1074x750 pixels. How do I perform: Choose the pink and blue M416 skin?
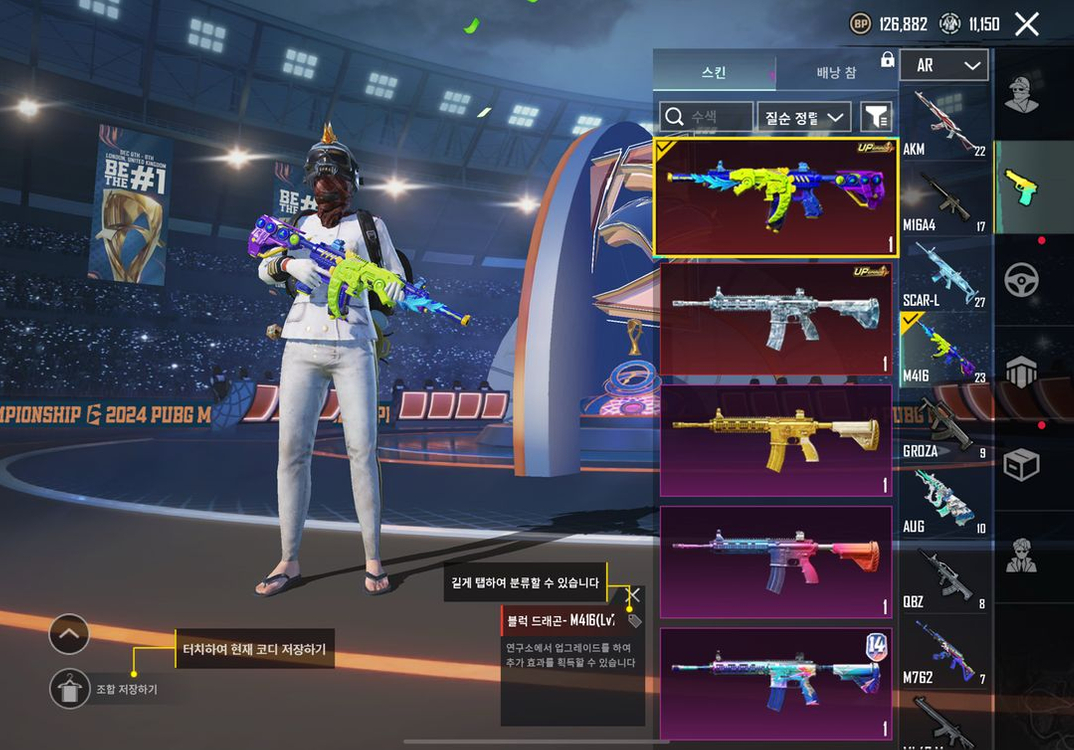point(775,561)
